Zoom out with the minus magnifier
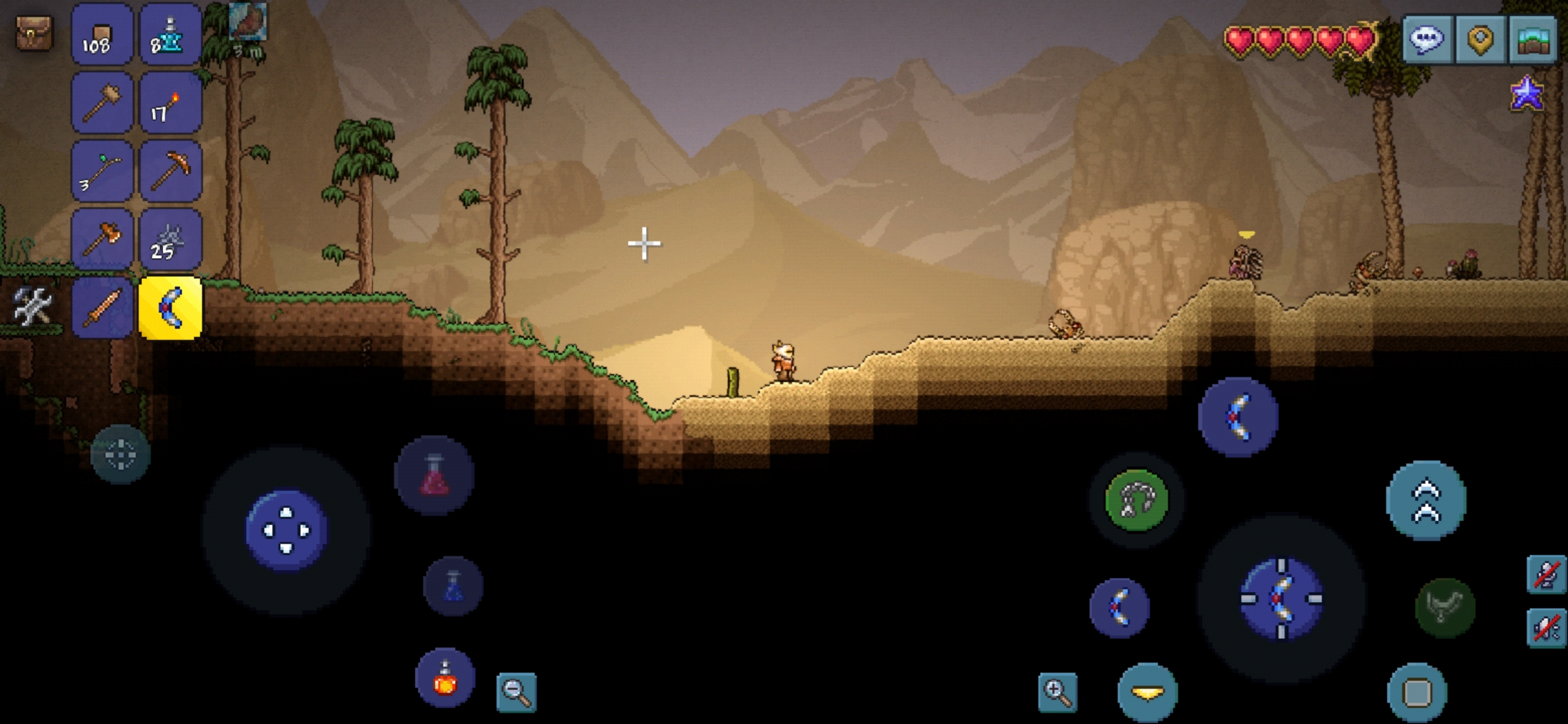 click(x=517, y=692)
